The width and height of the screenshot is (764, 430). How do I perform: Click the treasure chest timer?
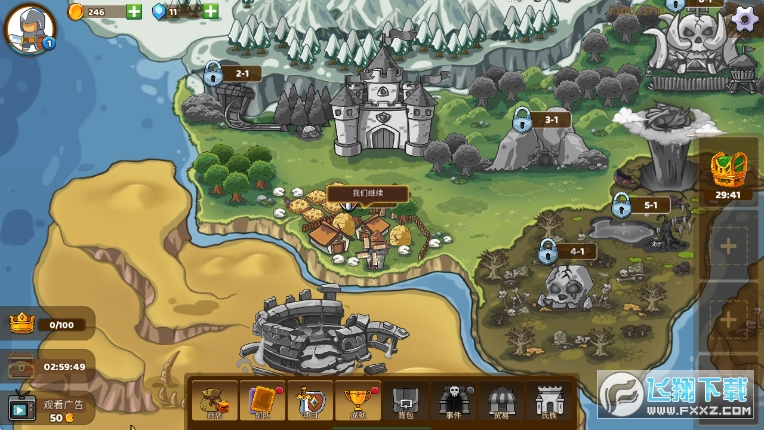pos(48,366)
